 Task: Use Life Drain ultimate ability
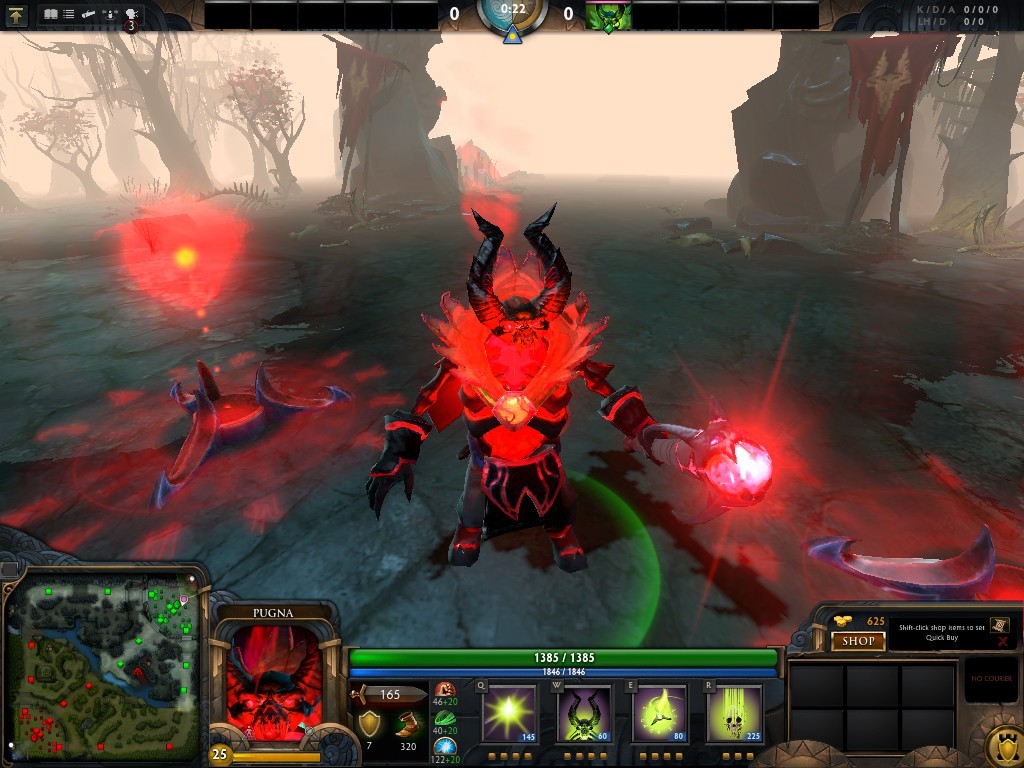pyautogui.click(x=733, y=712)
